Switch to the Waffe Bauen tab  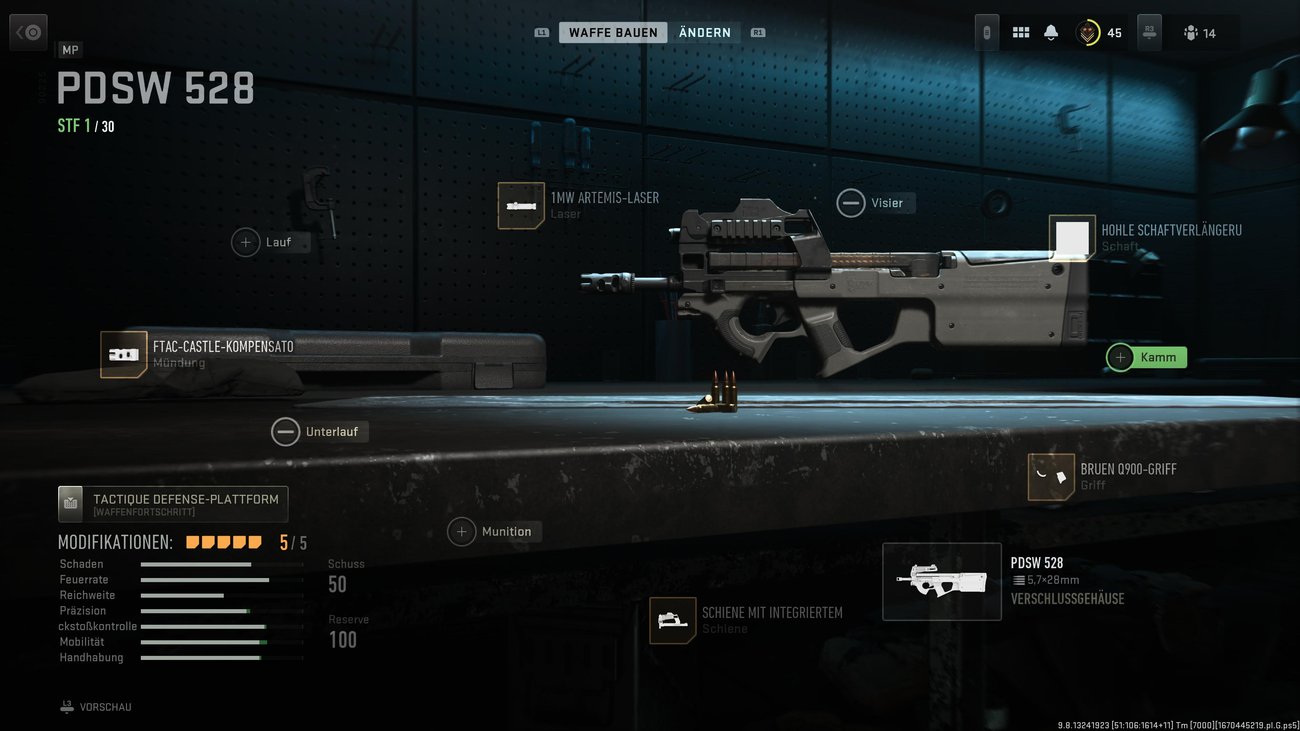point(613,33)
